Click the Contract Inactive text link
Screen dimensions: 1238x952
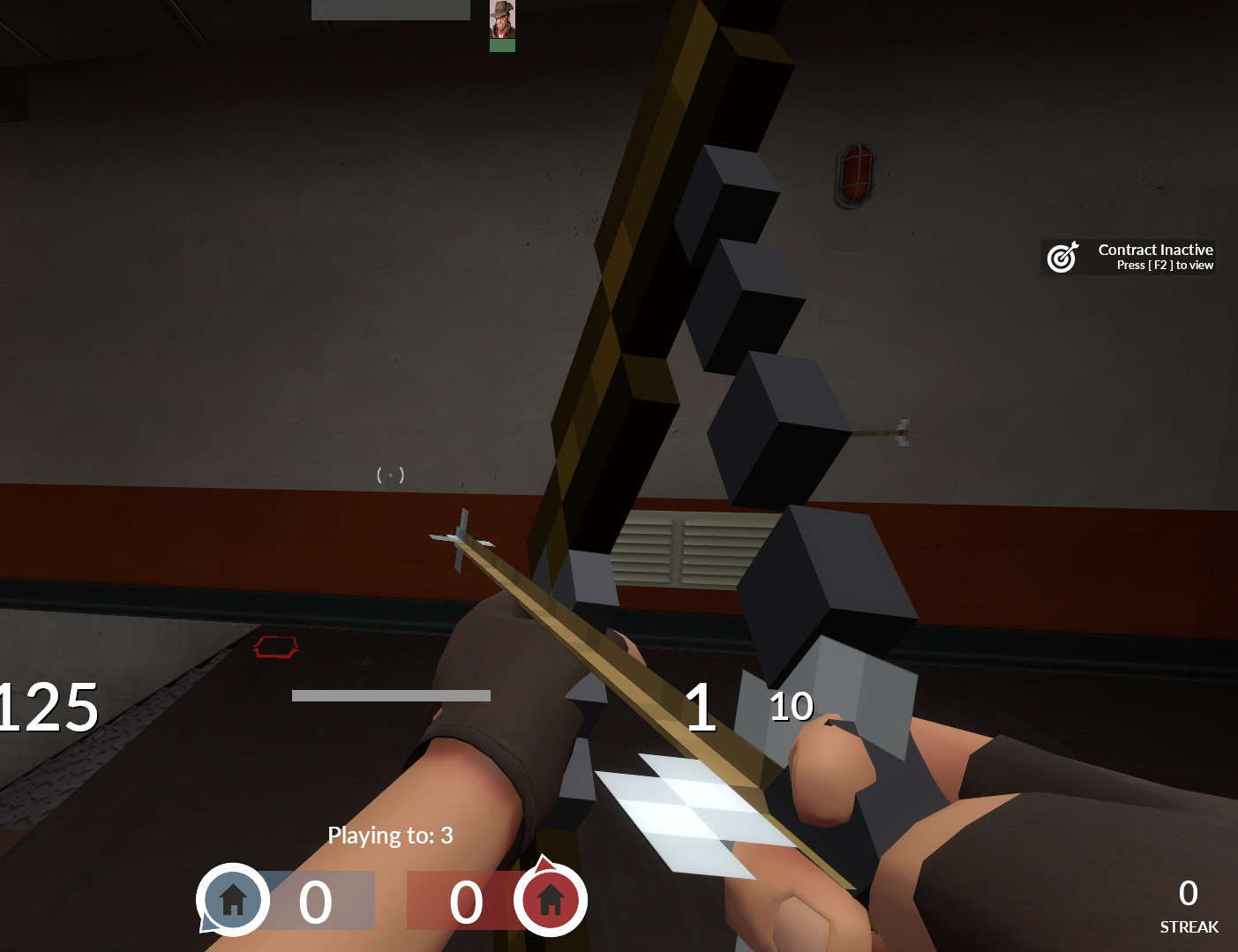[x=1154, y=250]
